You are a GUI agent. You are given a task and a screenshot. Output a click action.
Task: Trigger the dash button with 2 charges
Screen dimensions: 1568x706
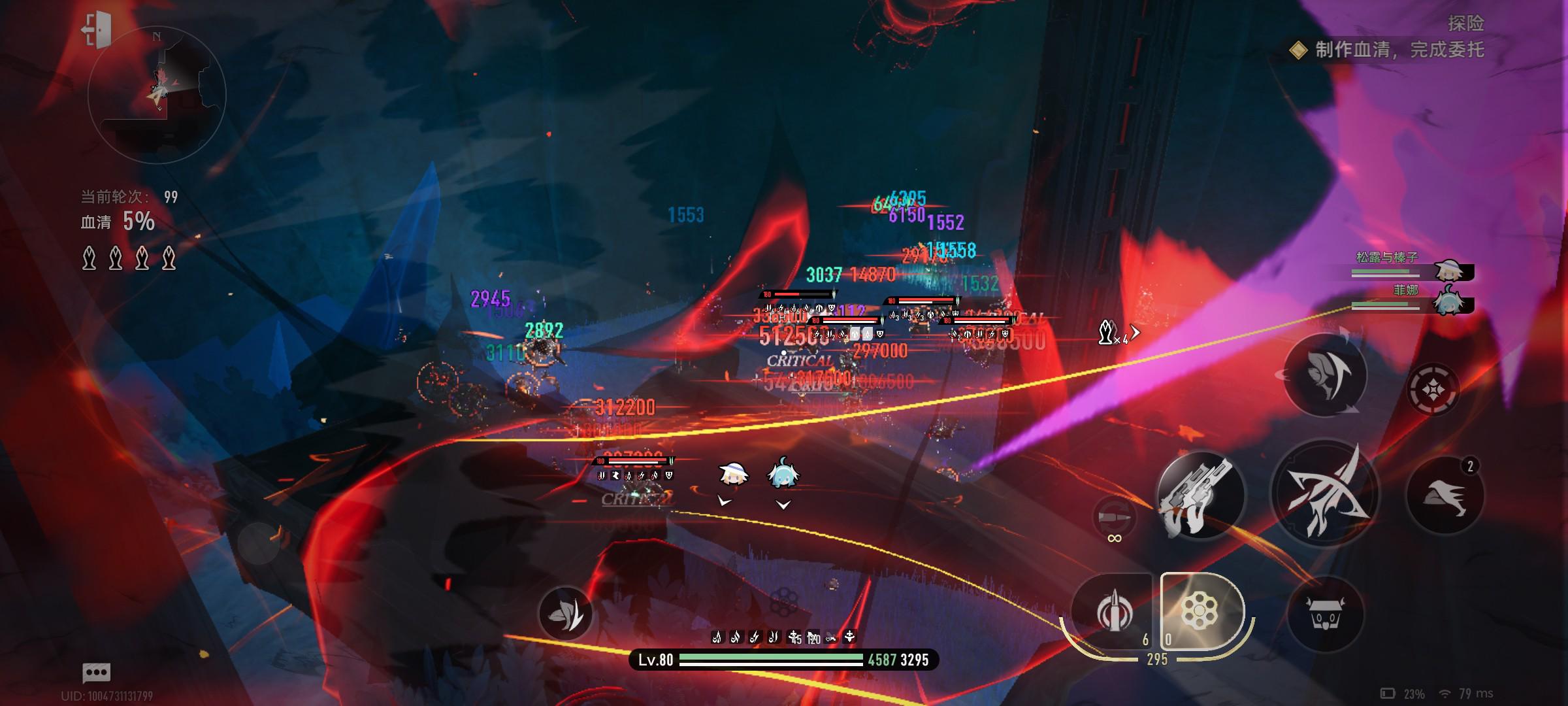click(1445, 495)
